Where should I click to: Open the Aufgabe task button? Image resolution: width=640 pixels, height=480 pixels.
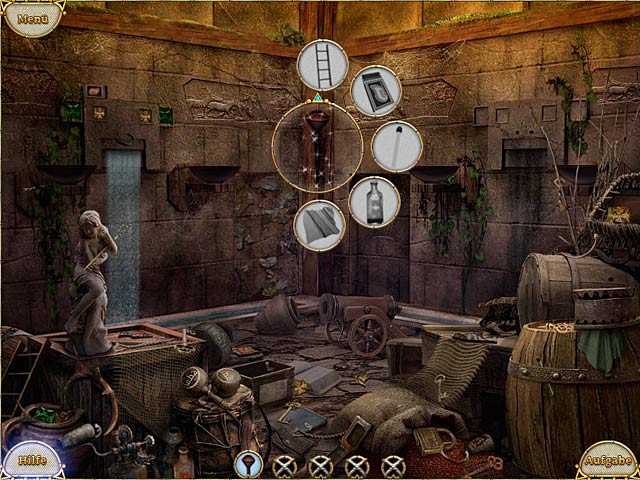[607, 459]
